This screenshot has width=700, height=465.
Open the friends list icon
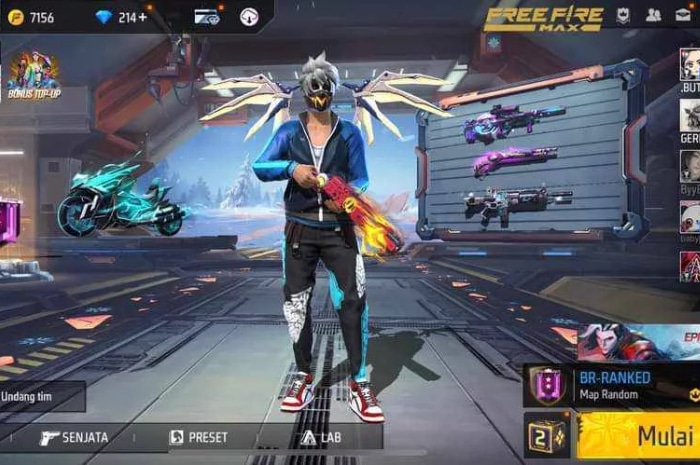pos(653,15)
